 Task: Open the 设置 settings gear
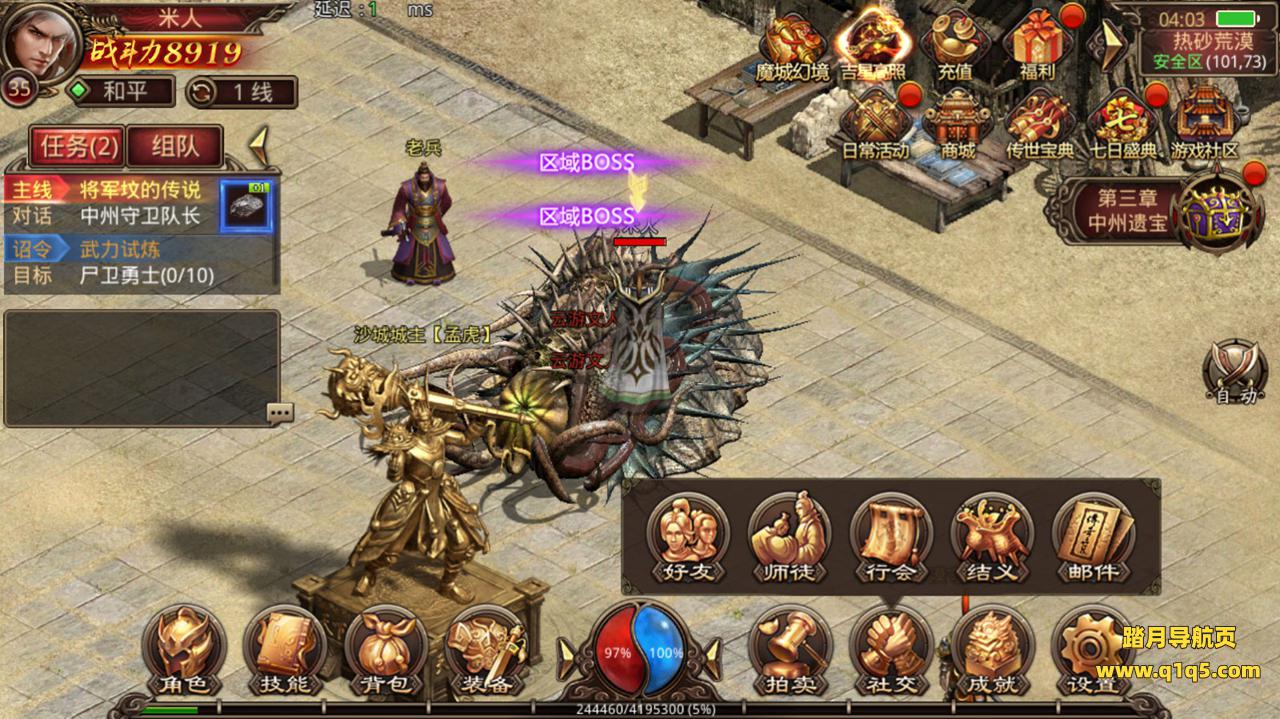click(1091, 652)
